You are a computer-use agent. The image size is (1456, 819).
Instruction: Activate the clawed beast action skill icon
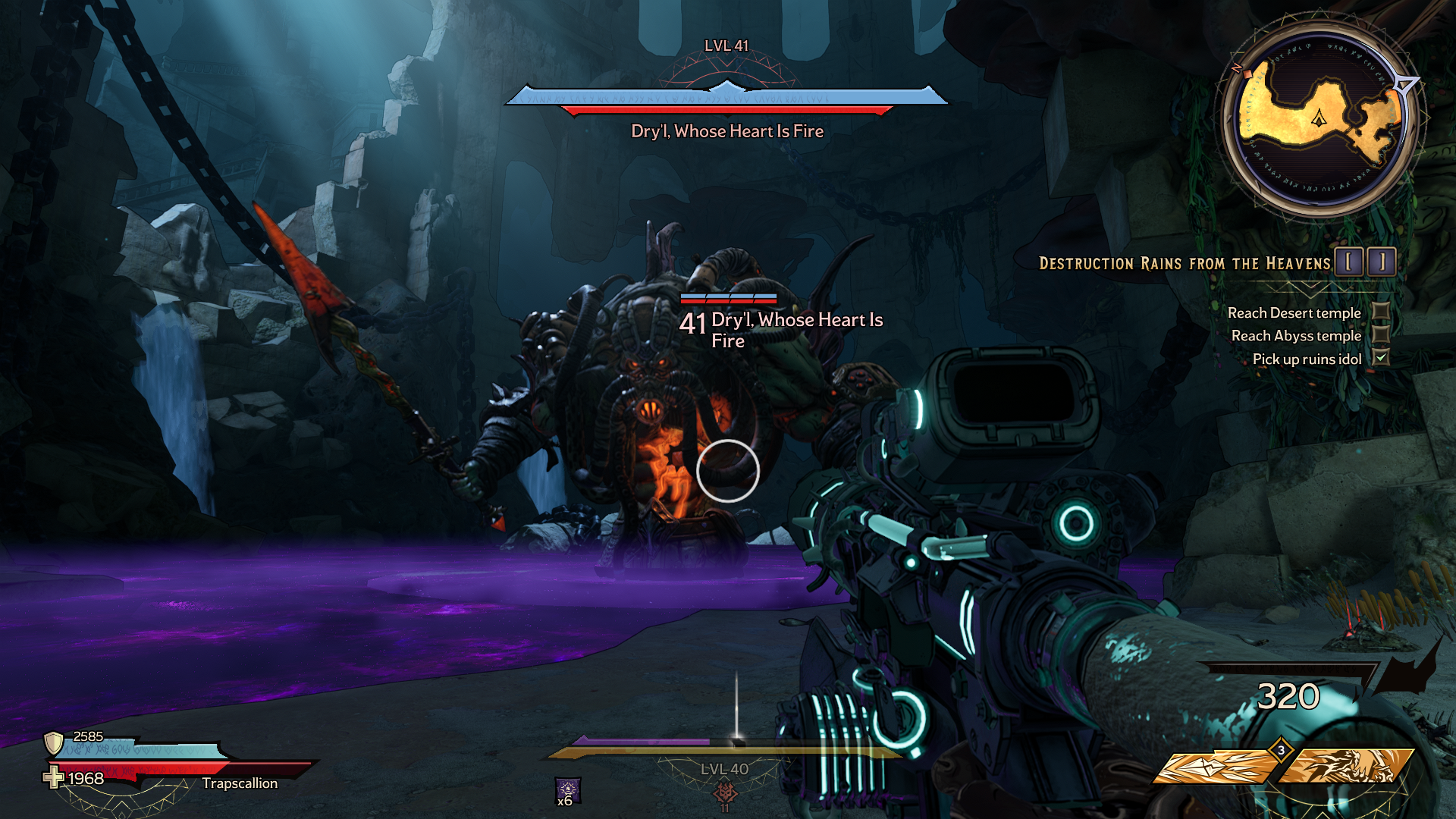1347,766
